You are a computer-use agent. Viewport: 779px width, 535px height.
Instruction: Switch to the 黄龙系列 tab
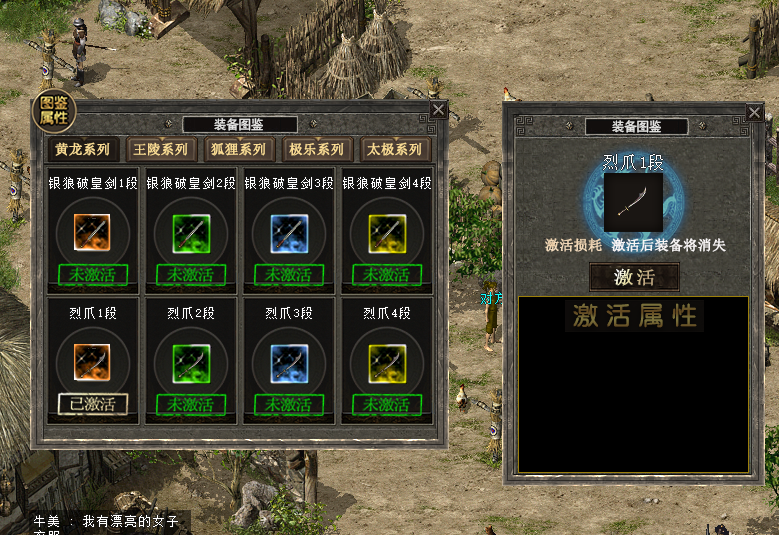tap(83, 150)
